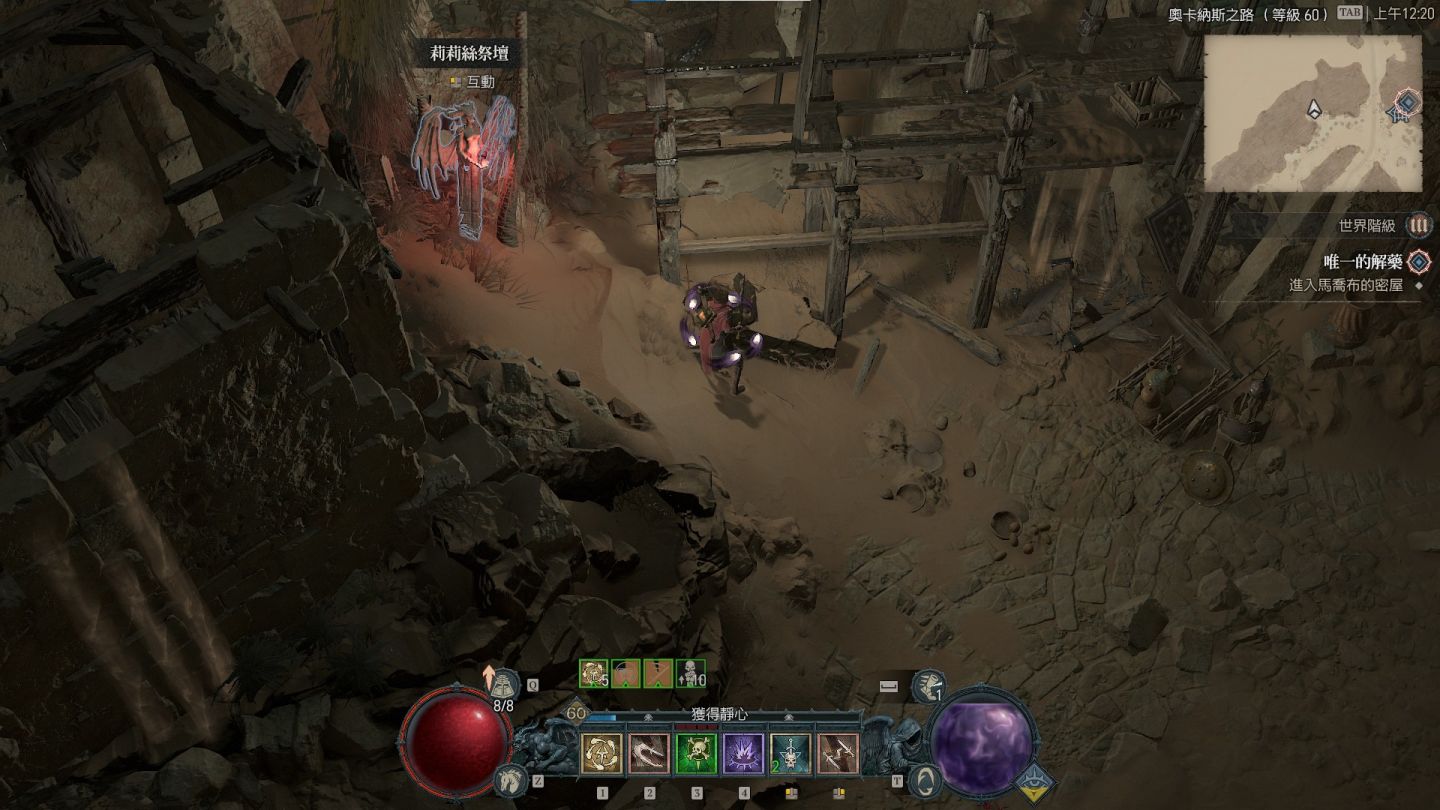This screenshot has height=810, width=1440.
Task: Activate the claw slash skill in slot 2
Action: point(649,754)
